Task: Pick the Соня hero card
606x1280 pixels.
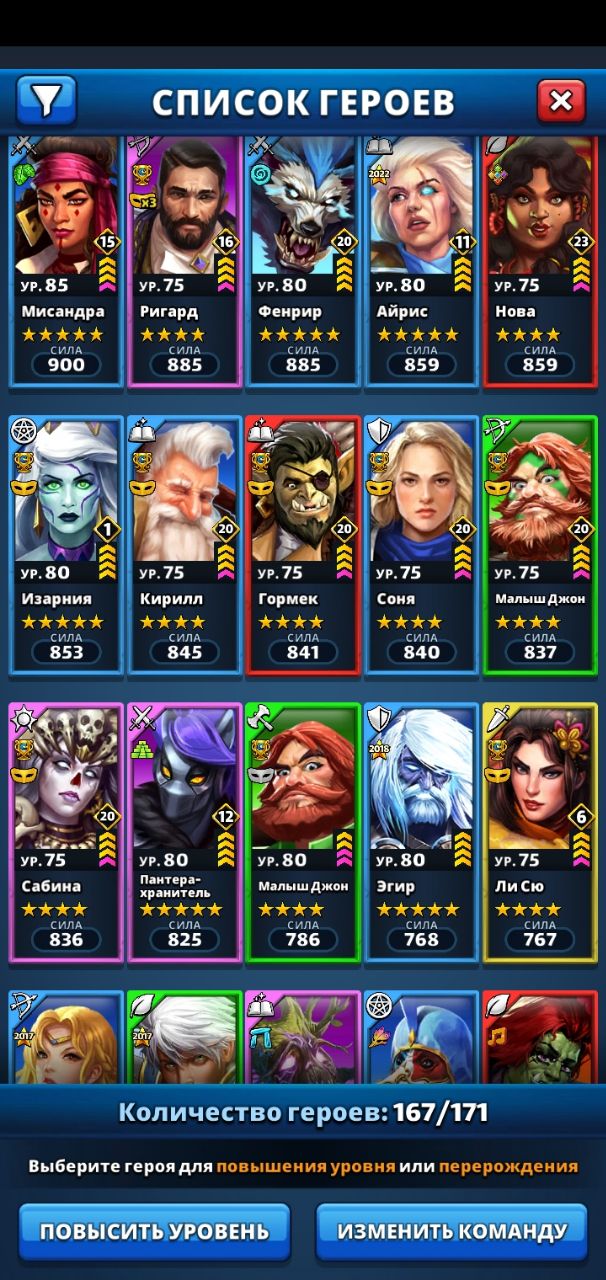Action: (421, 545)
